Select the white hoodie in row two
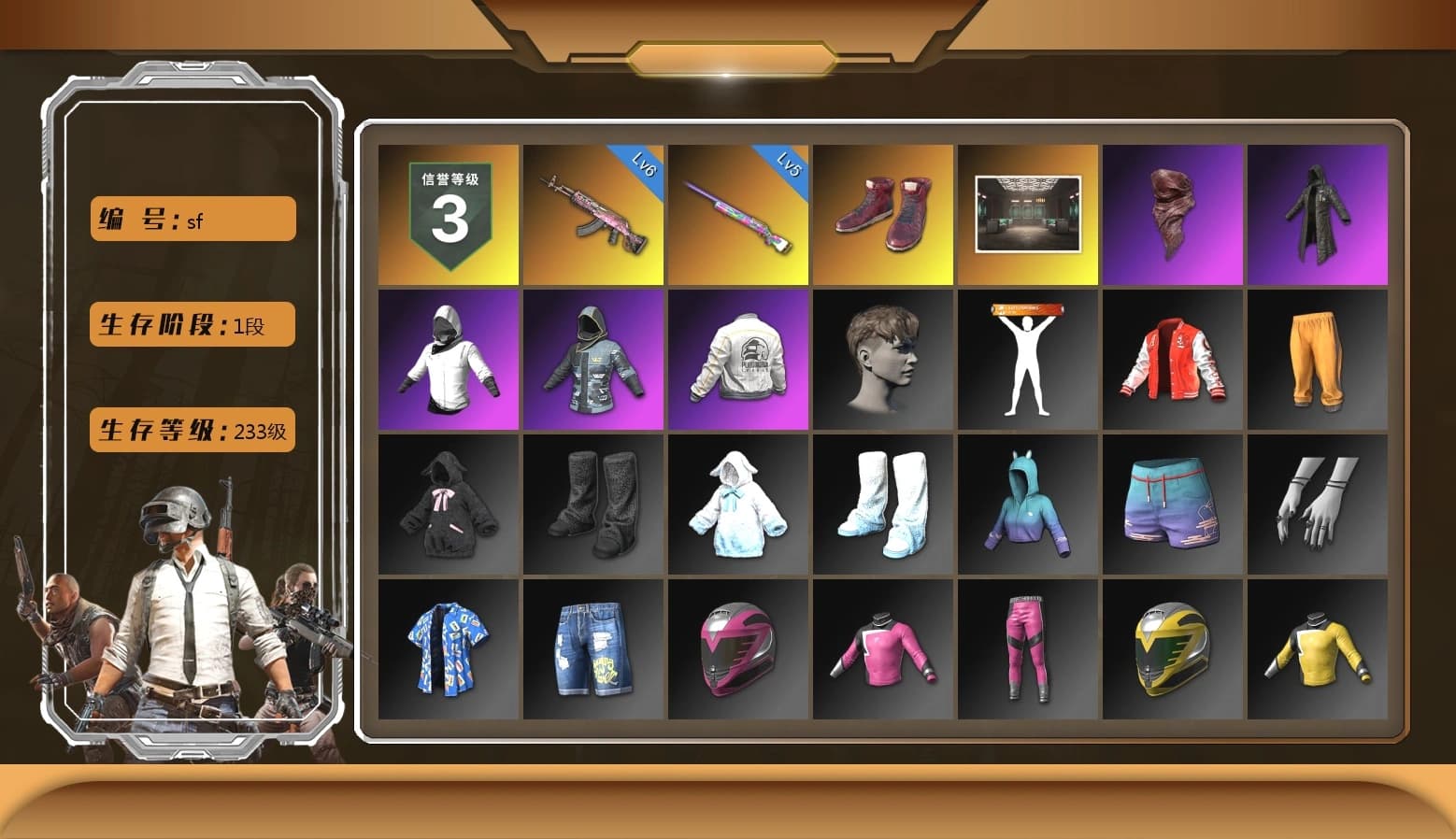This screenshot has height=839, width=1456. pos(448,358)
